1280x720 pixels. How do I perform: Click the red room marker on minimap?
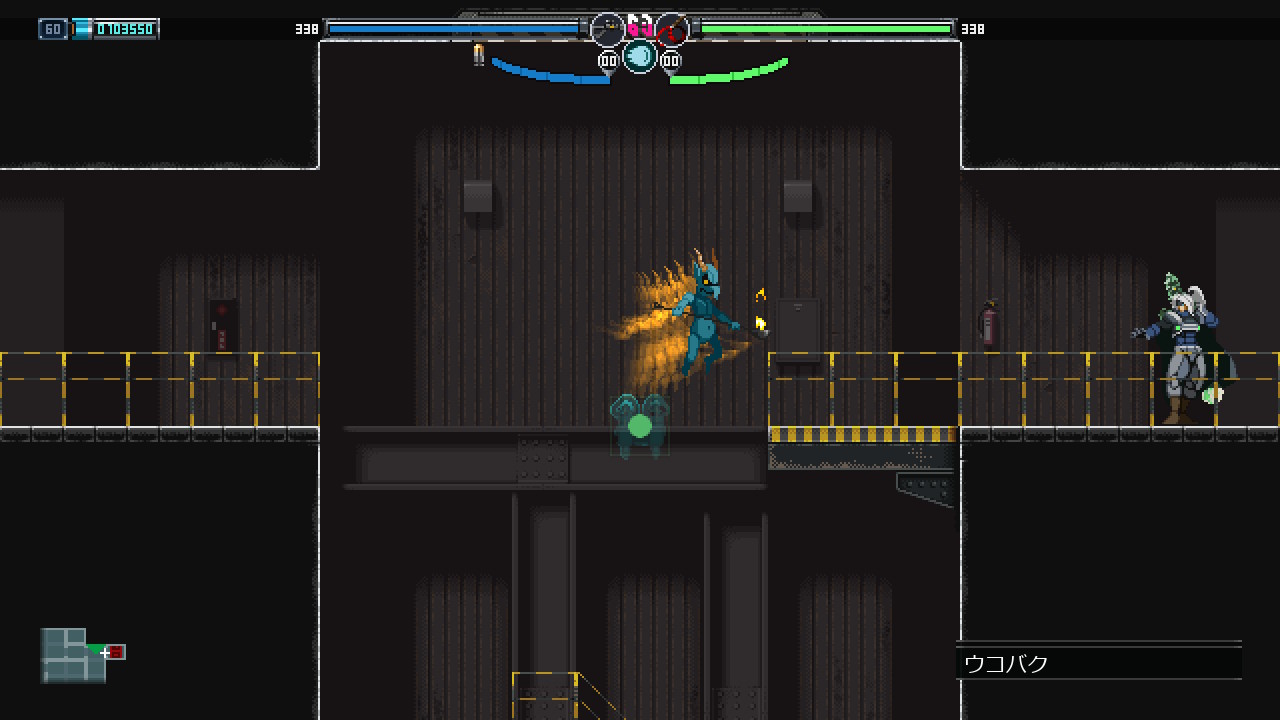pos(116,652)
